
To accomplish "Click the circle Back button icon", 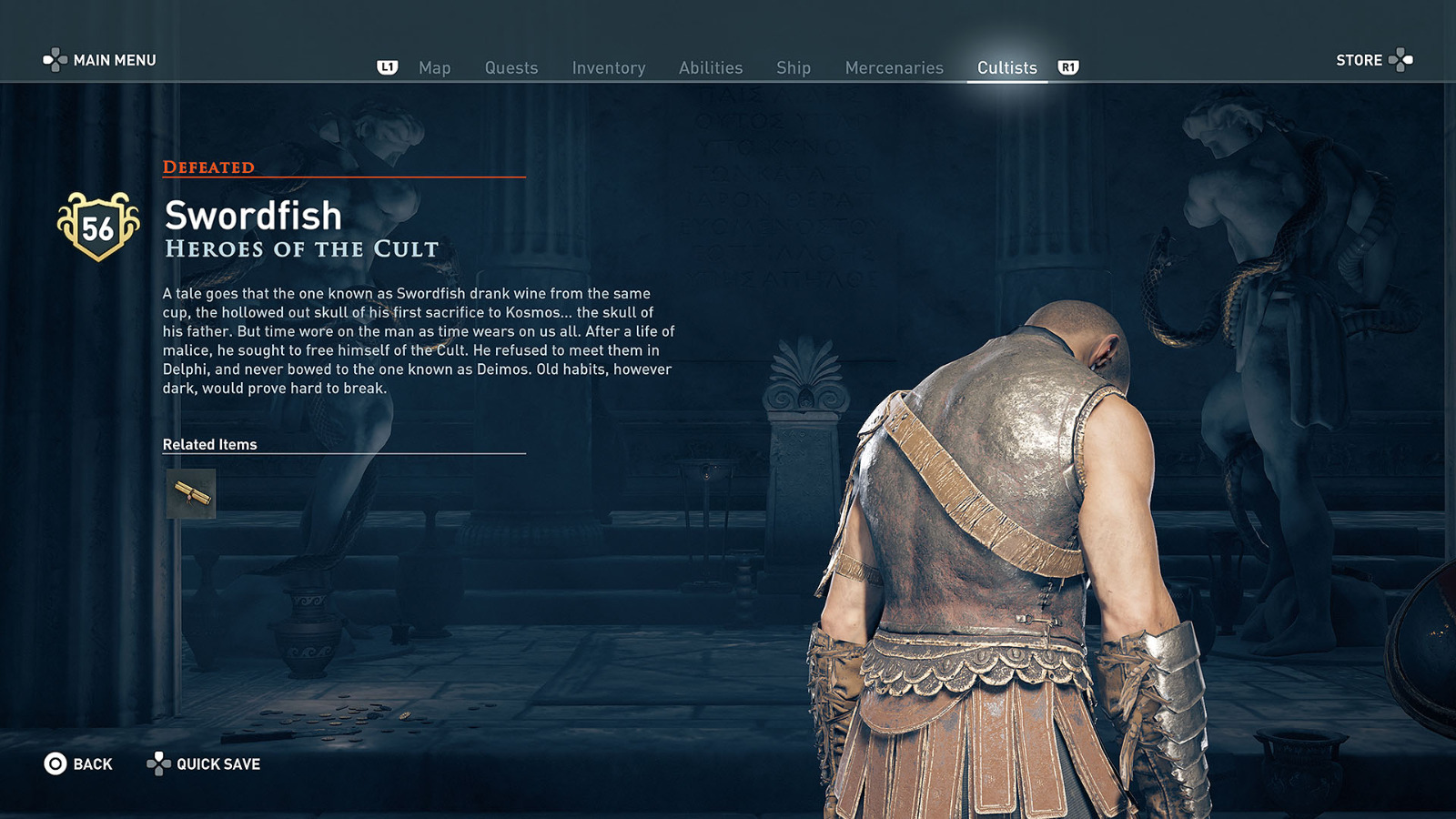I will point(54,764).
